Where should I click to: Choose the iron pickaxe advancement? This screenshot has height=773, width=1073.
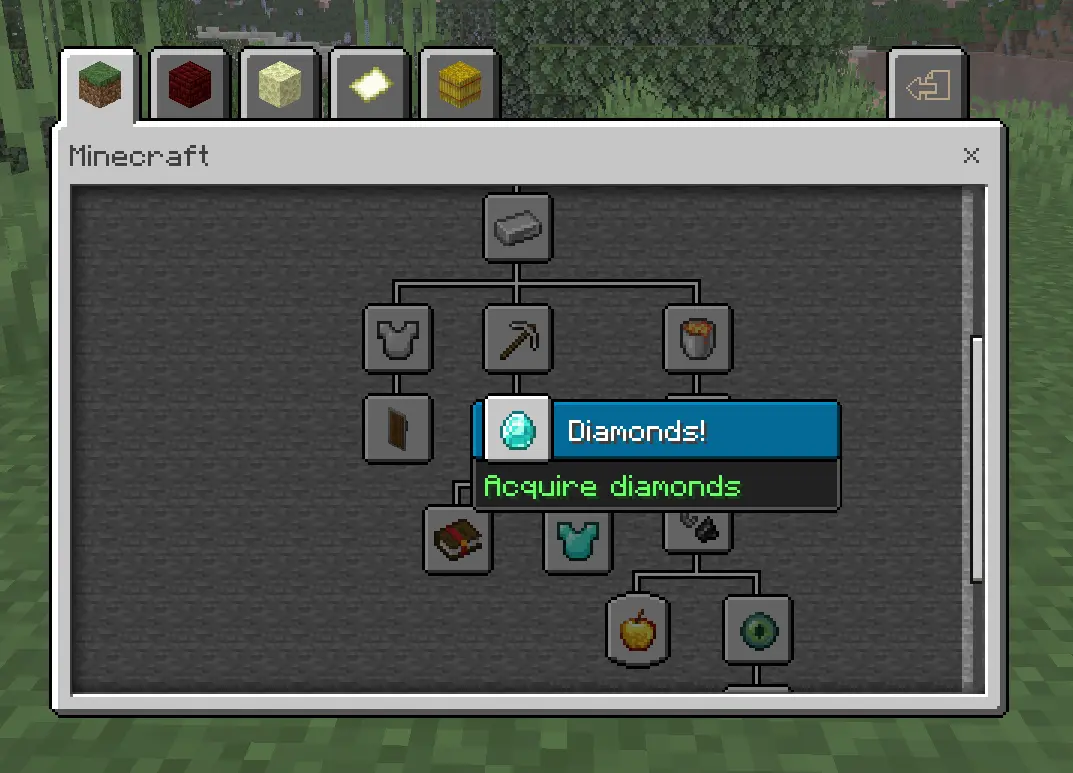518,340
